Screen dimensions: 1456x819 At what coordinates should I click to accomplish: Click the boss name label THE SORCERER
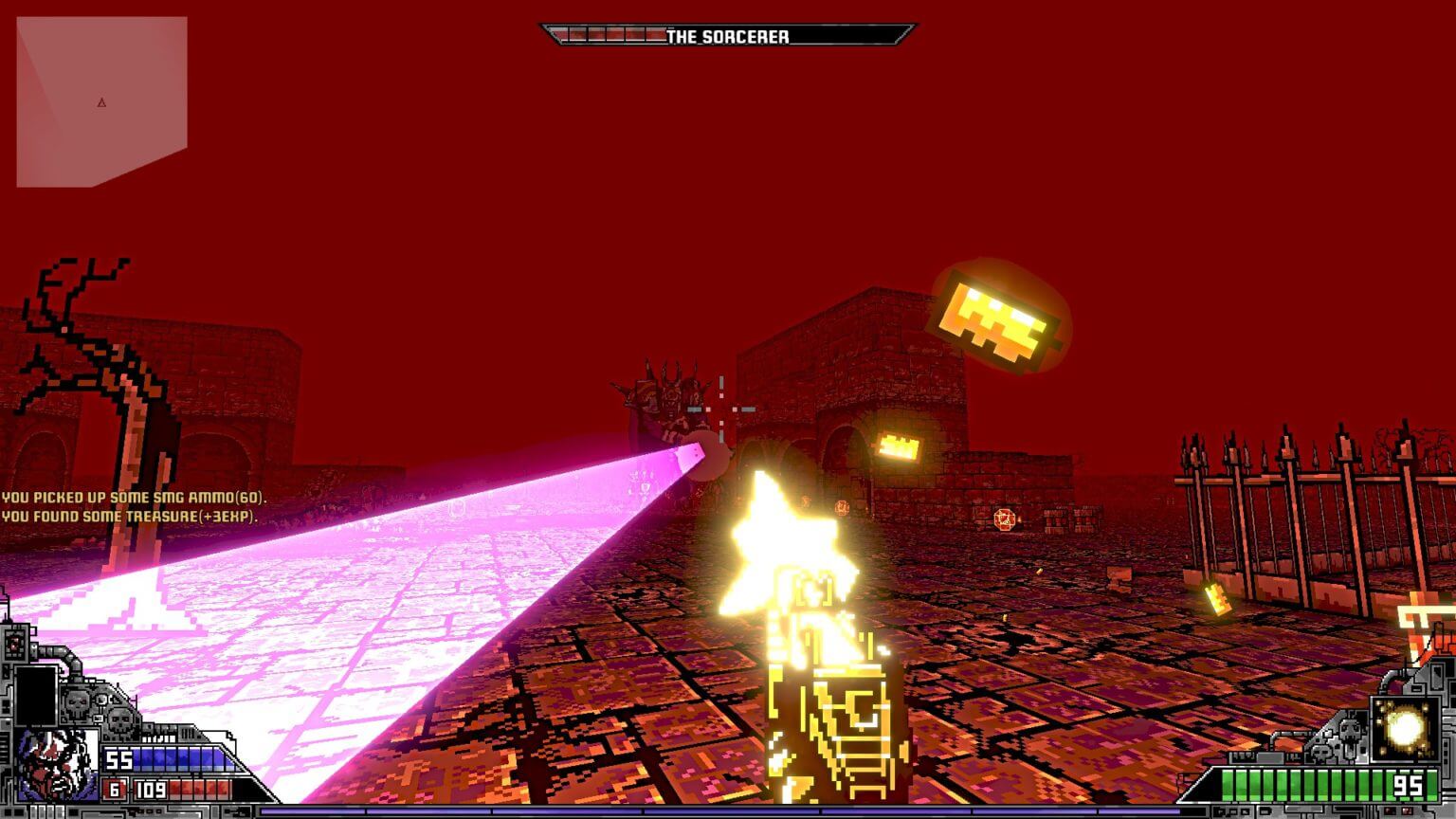point(726,34)
